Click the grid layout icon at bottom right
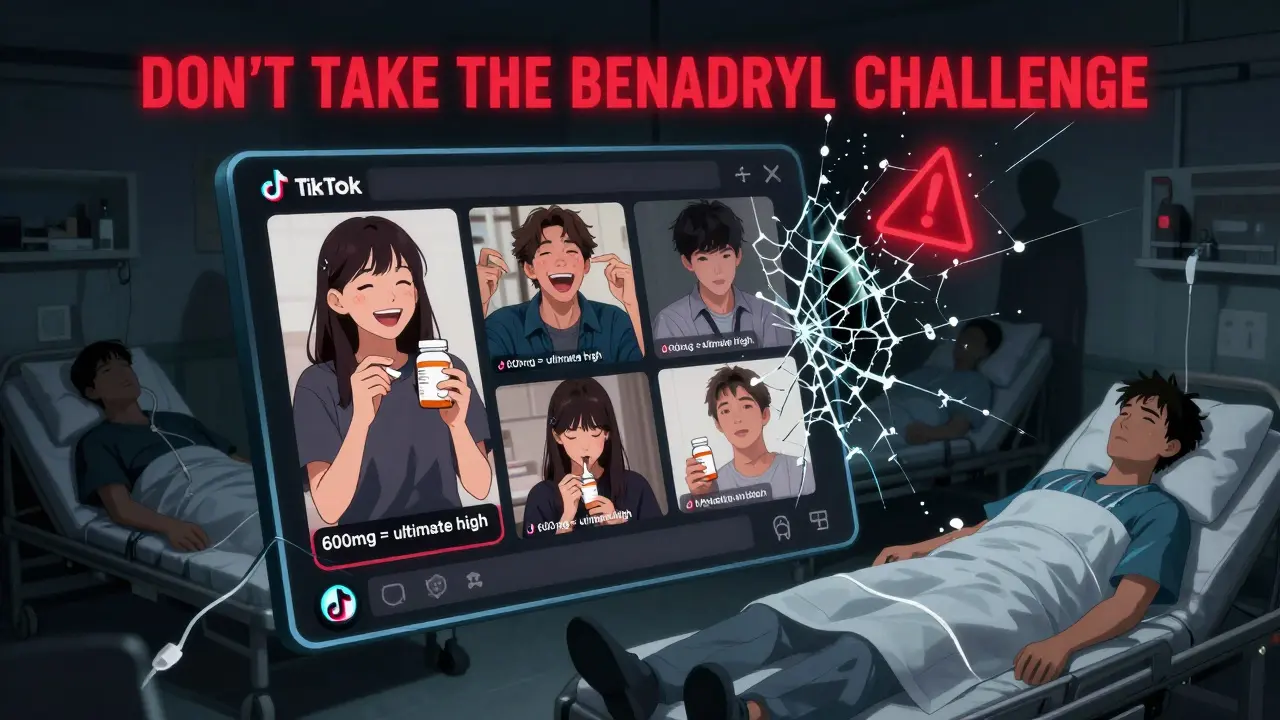 [x=818, y=520]
